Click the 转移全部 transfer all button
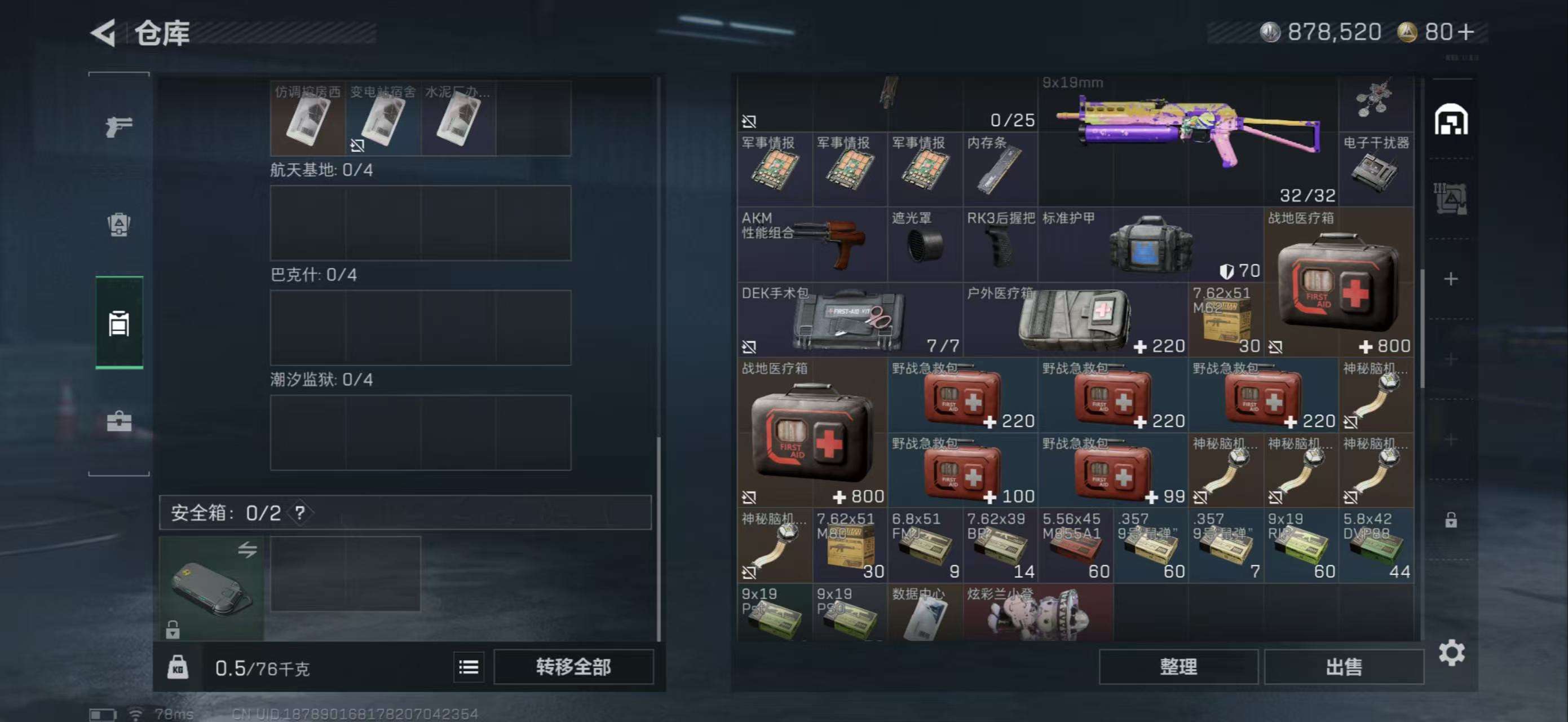1568x722 pixels. 573,667
